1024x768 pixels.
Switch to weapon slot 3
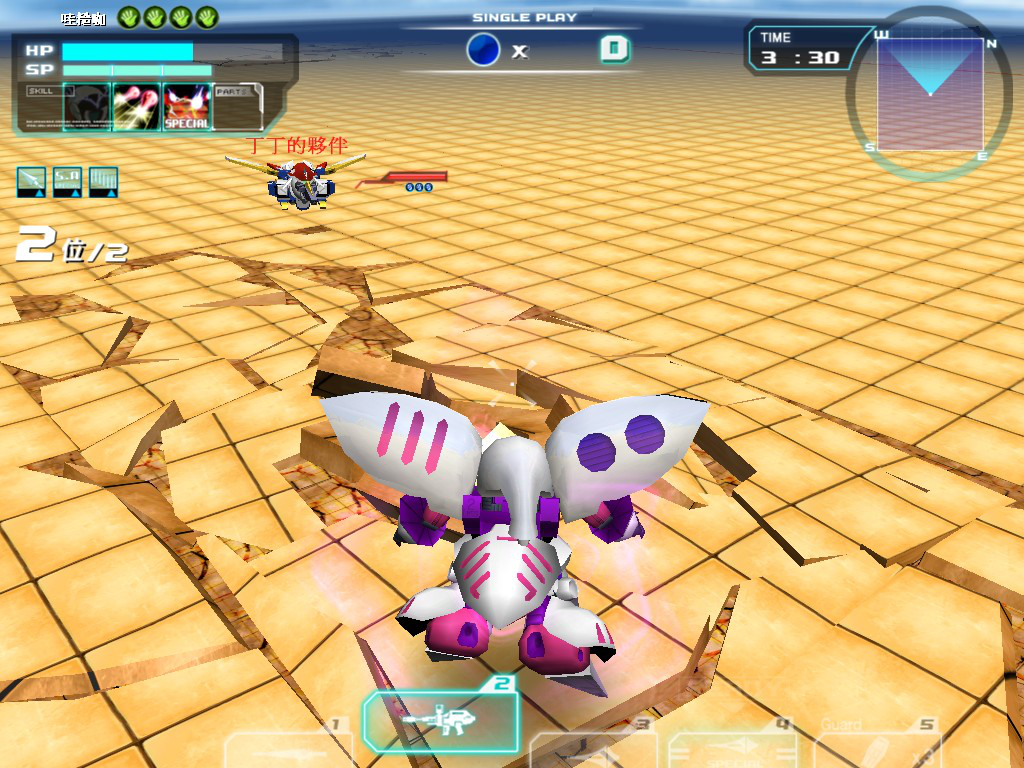(x=593, y=750)
